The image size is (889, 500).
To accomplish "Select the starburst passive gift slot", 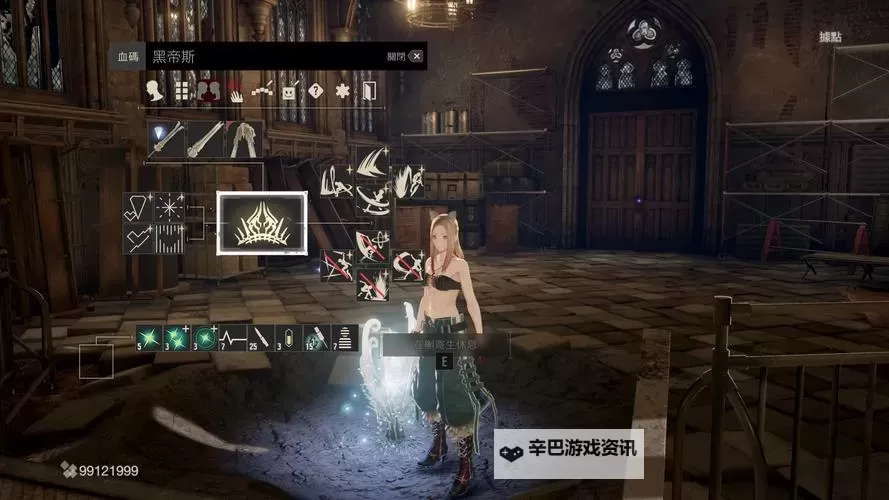I will (167, 208).
